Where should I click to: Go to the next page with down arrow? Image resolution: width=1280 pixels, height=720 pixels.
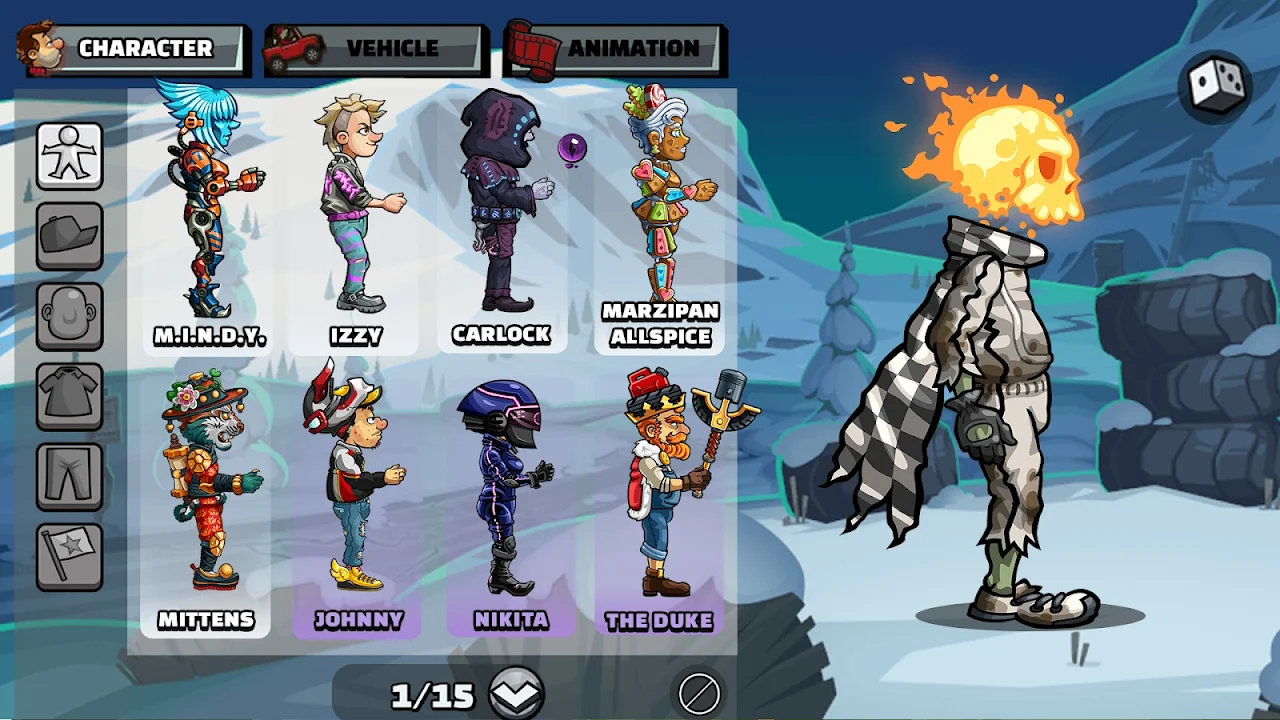point(516,693)
